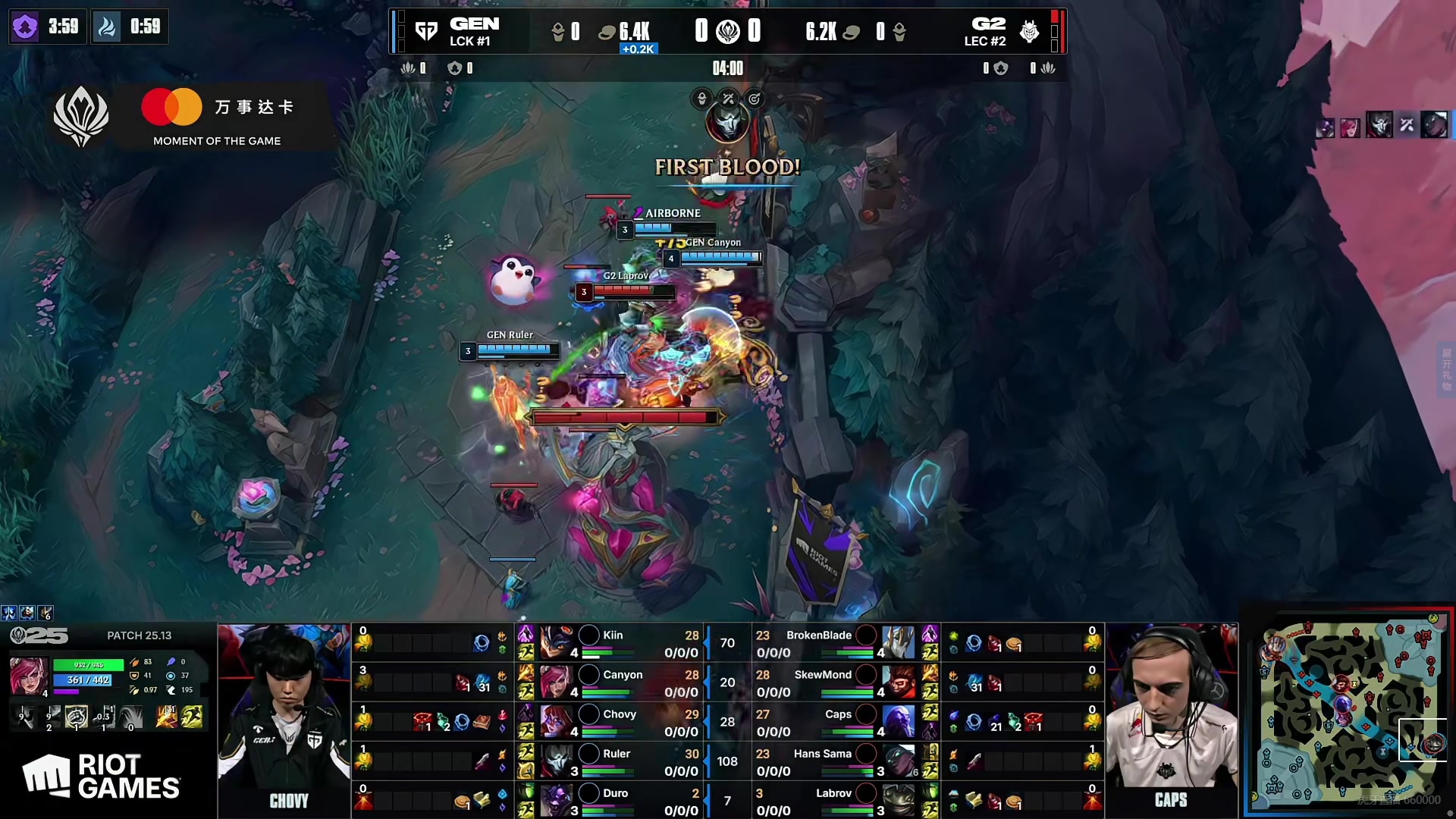Click the Mastercard Moment of the Game banner

217,117
